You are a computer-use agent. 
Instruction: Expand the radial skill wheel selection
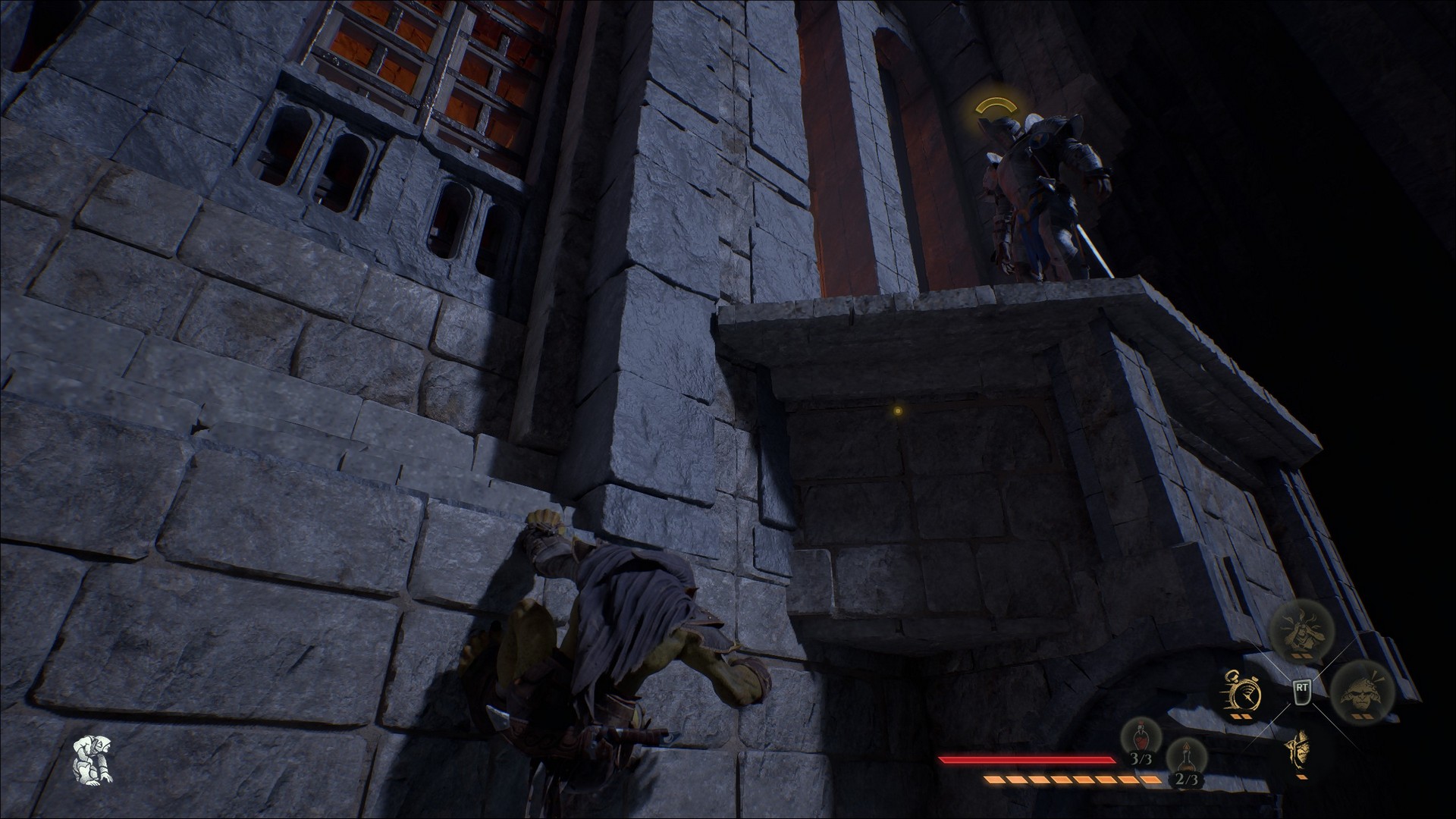coord(1302,692)
